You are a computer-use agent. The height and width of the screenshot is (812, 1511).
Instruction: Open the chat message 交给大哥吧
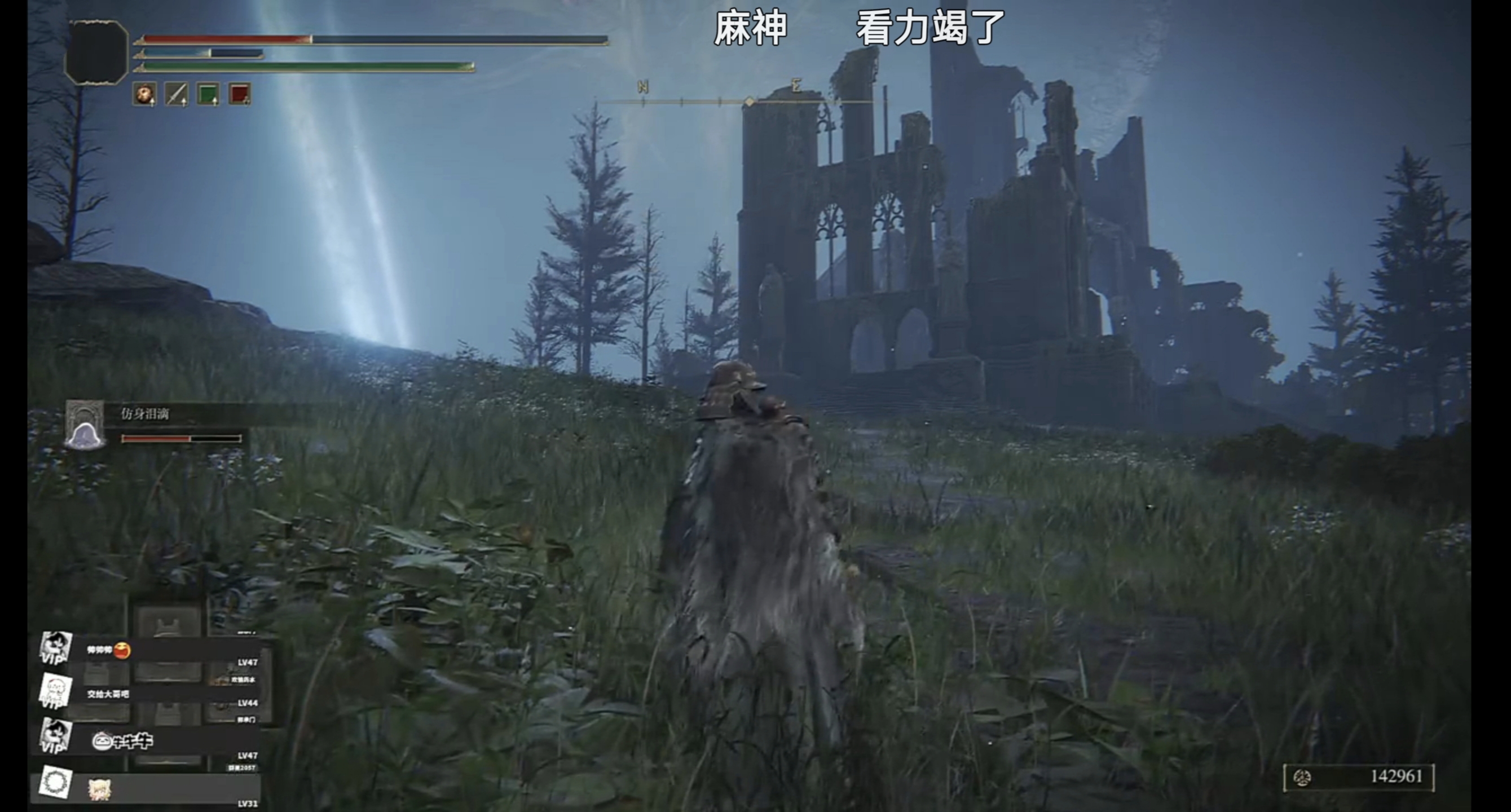click(108, 694)
